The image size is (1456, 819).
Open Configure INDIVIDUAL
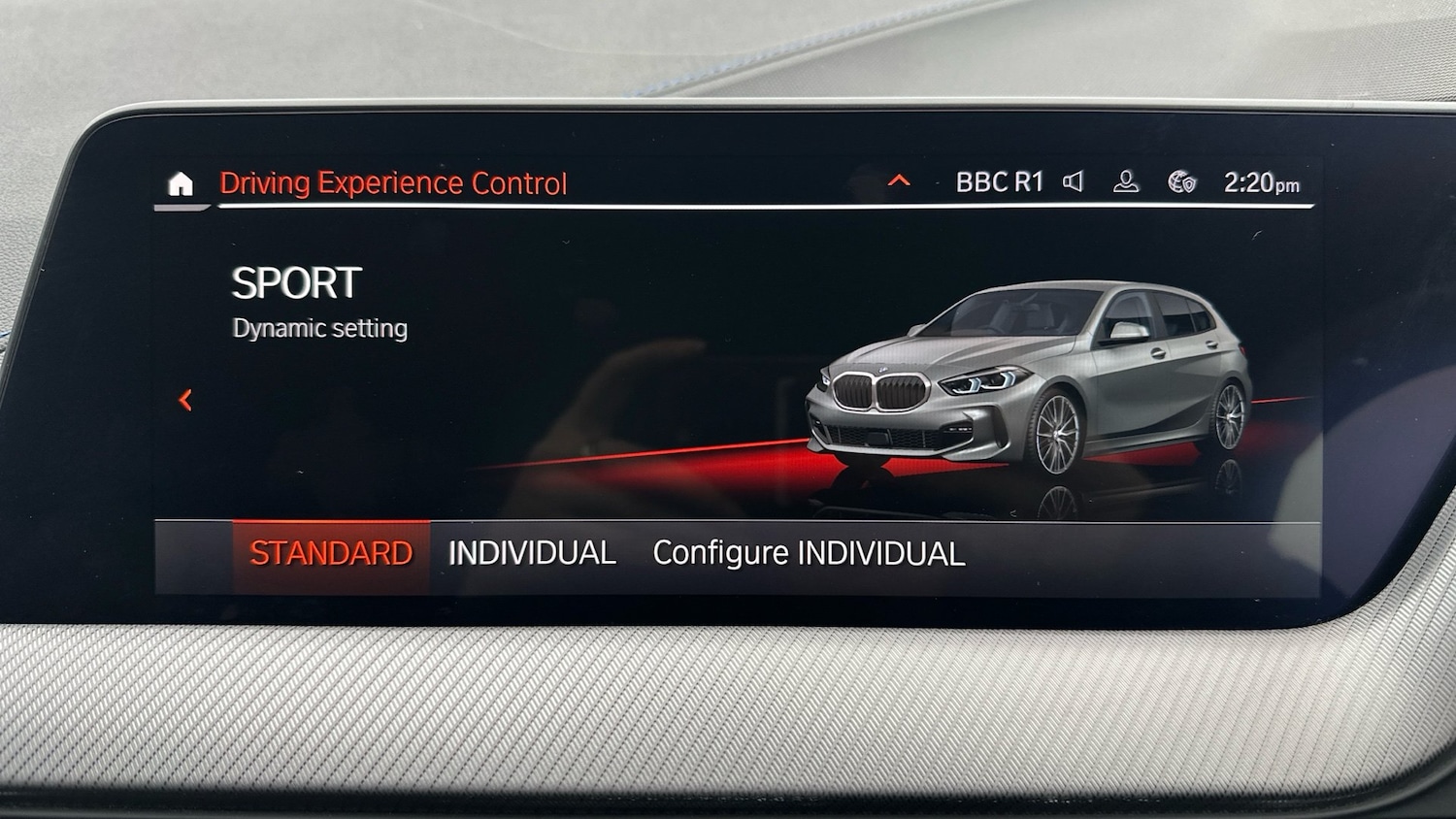click(x=808, y=553)
